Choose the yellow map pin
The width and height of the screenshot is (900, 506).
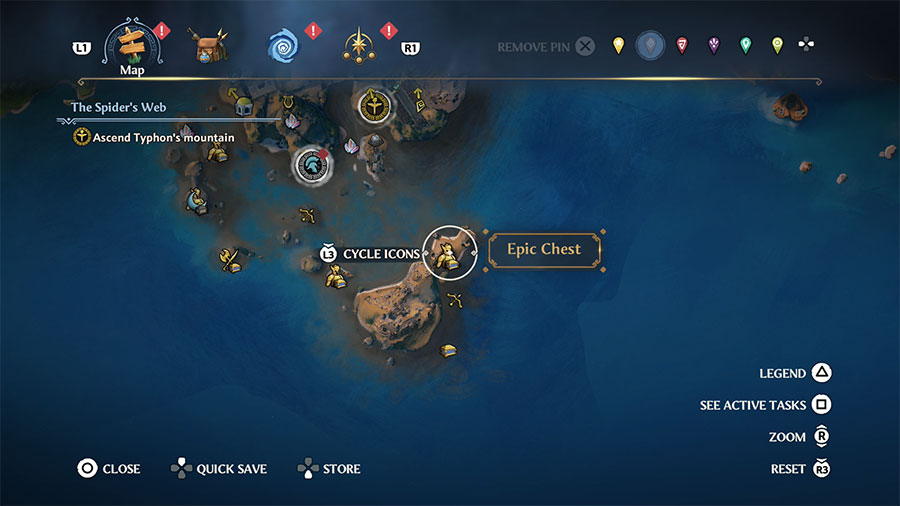(x=619, y=45)
